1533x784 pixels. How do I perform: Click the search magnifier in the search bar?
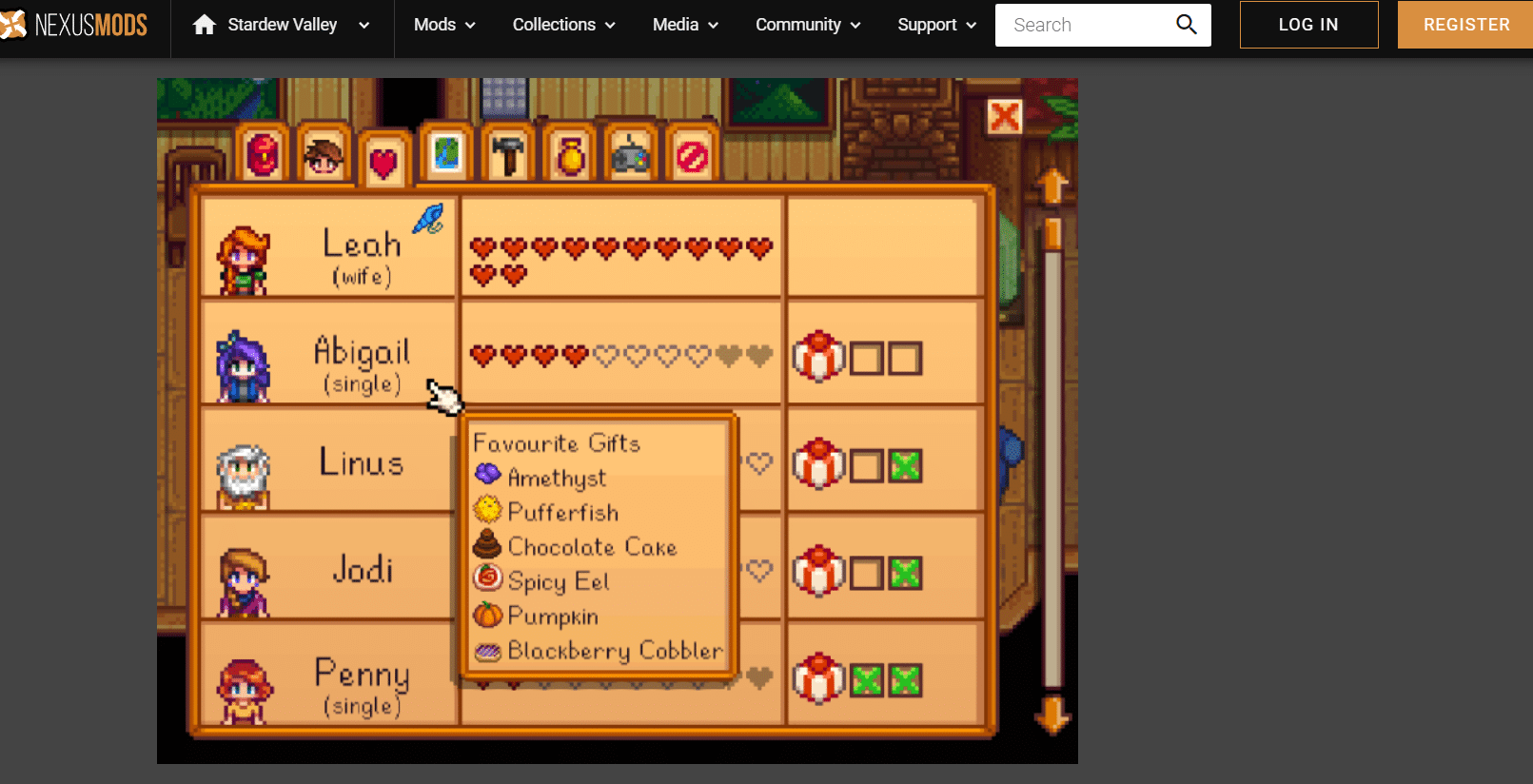(x=1186, y=25)
